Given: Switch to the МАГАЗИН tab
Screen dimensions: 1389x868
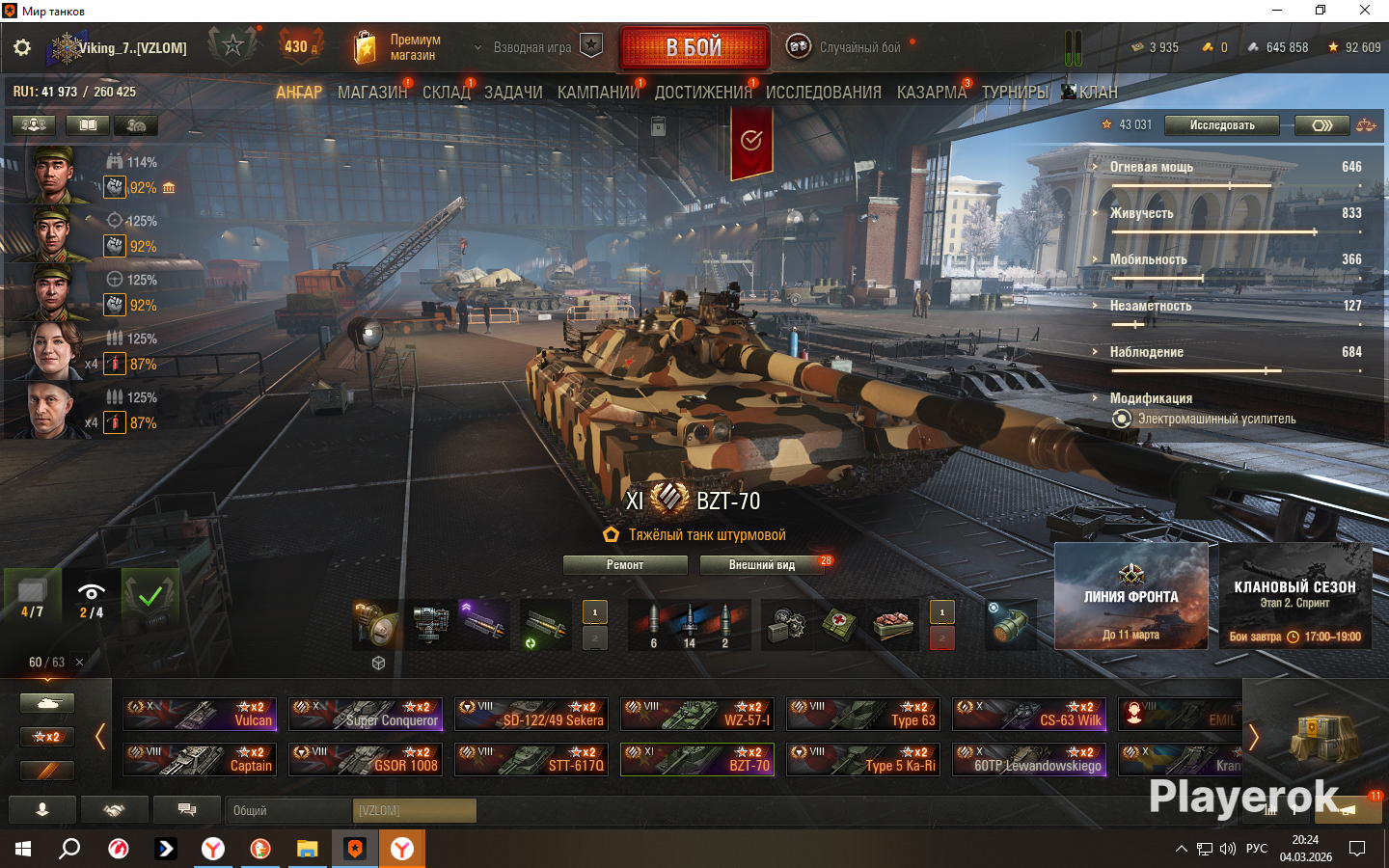Looking at the screenshot, I should pyautogui.click(x=372, y=93).
